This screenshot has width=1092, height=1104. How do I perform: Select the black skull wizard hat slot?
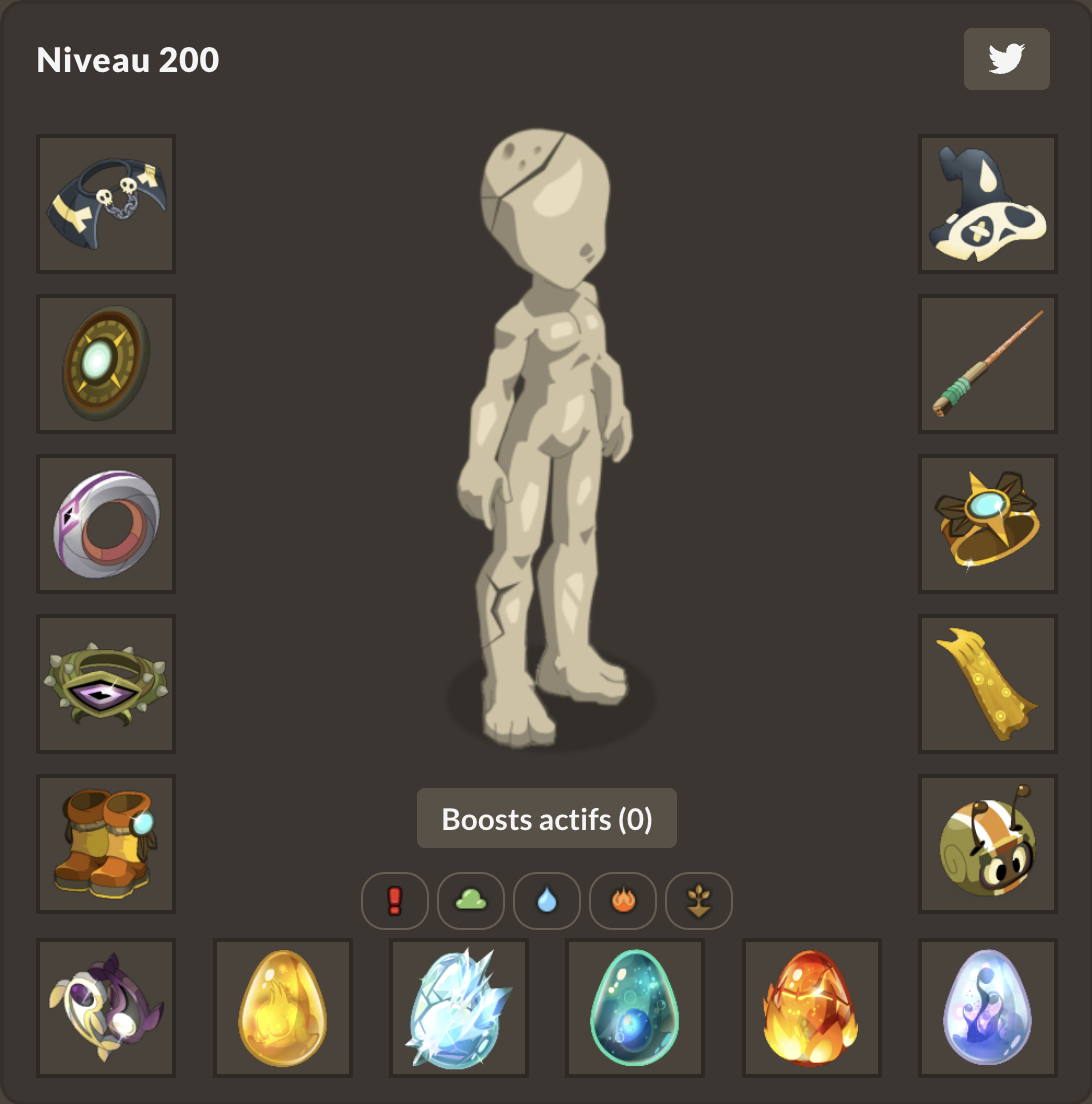tap(988, 204)
